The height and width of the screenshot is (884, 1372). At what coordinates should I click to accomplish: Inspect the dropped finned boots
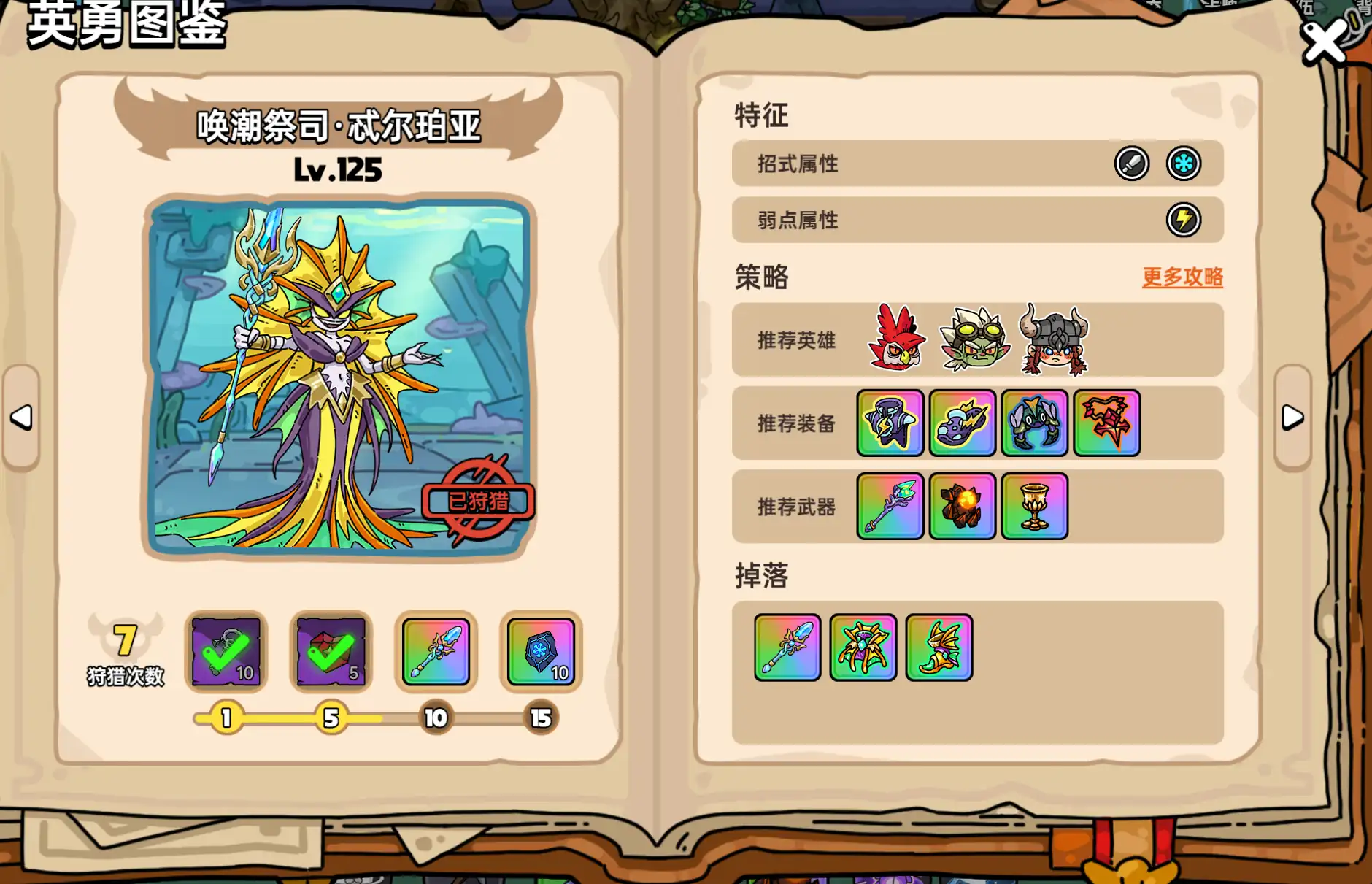click(939, 647)
